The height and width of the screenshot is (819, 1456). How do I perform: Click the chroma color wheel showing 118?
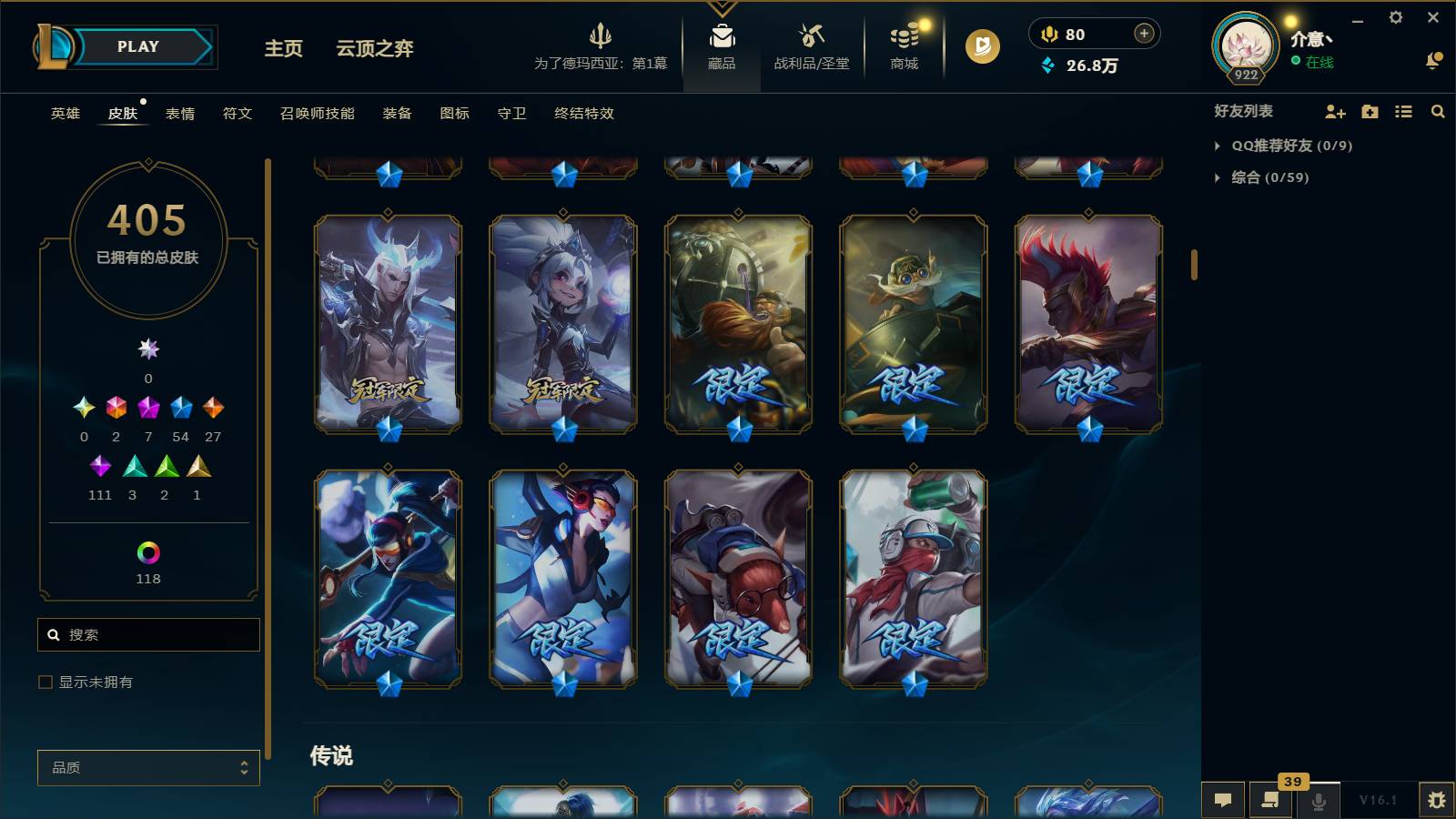[148, 551]
